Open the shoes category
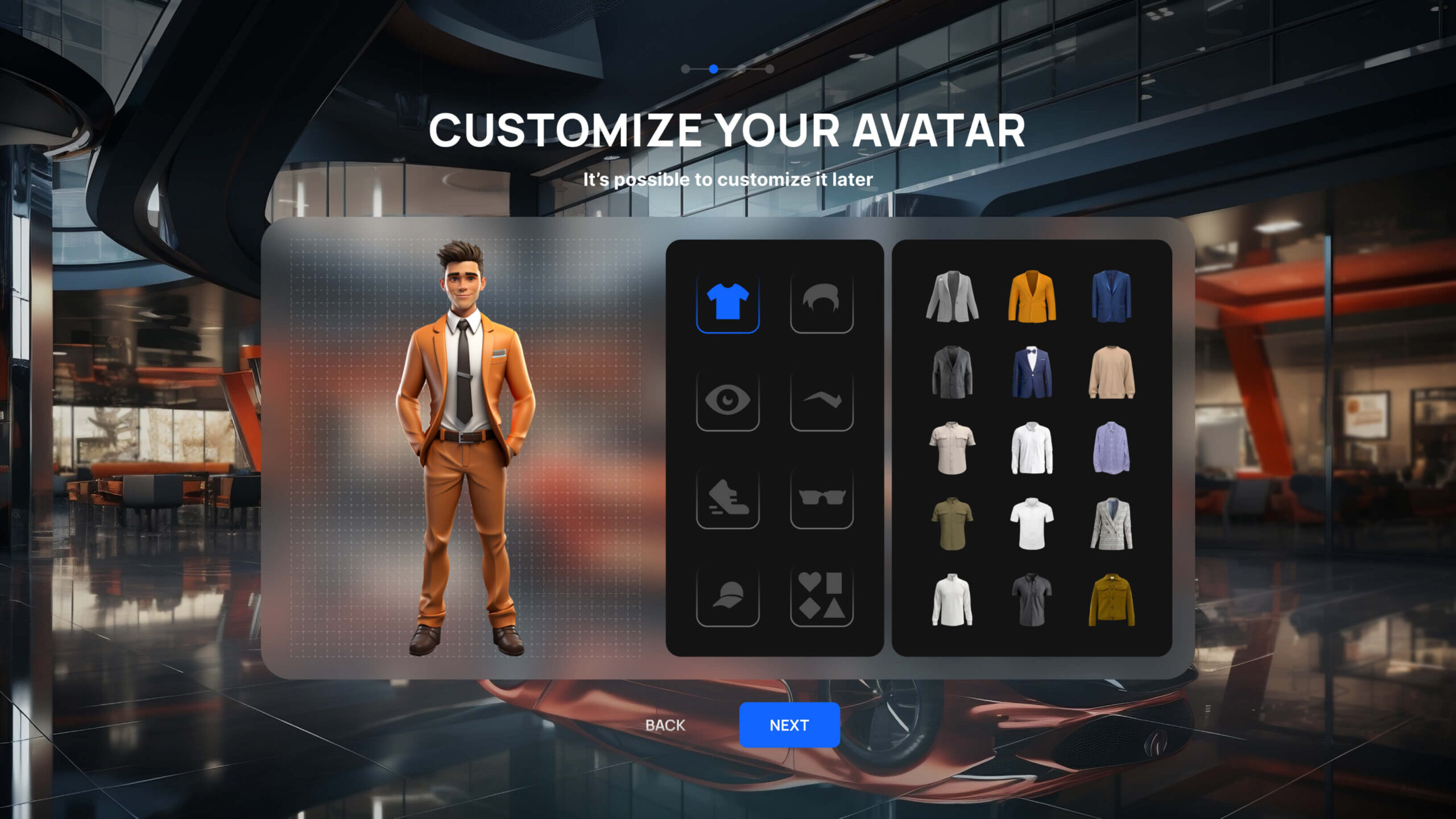 (727, 498)
